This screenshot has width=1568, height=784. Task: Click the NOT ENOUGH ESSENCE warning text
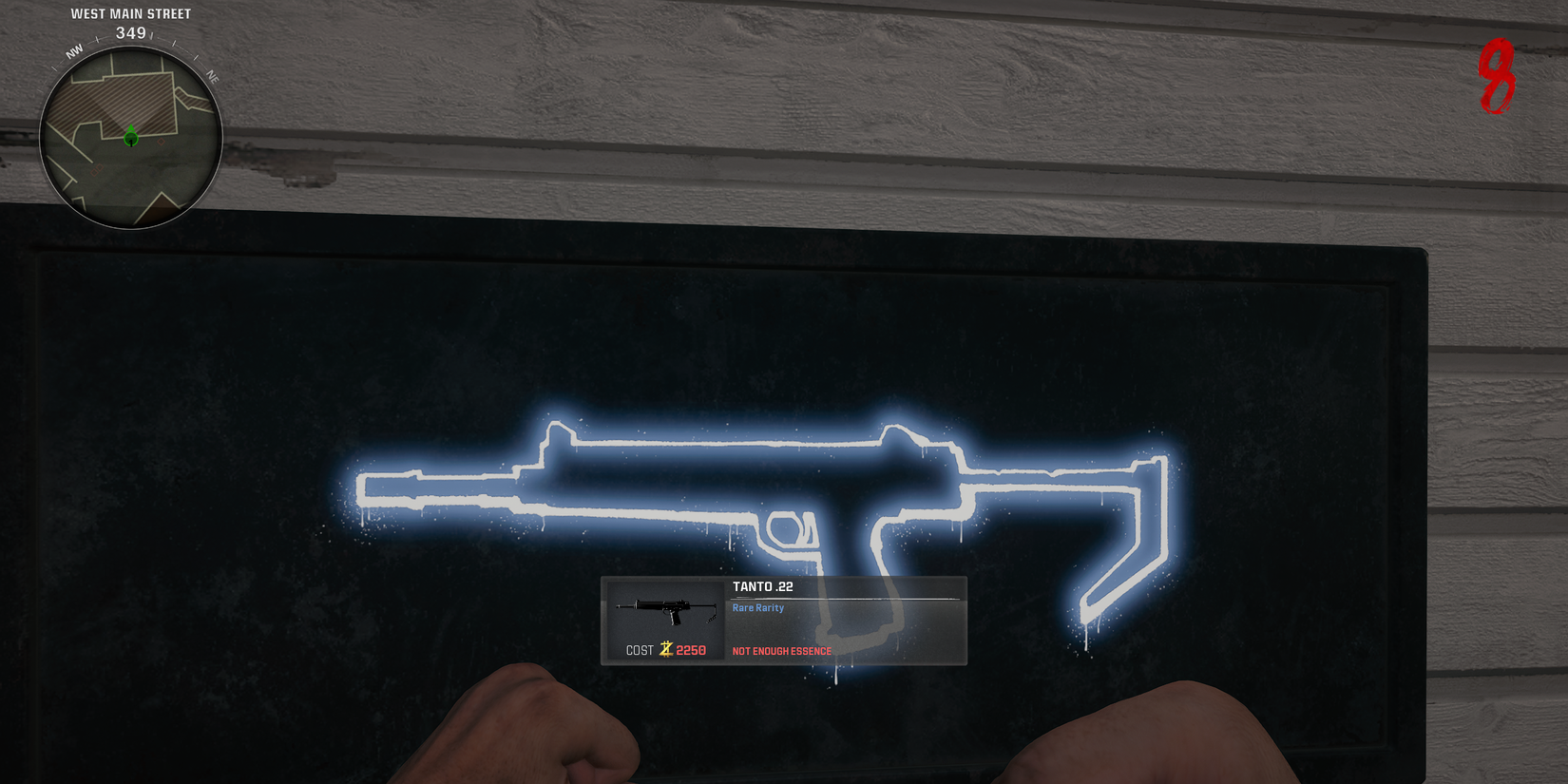781,651
